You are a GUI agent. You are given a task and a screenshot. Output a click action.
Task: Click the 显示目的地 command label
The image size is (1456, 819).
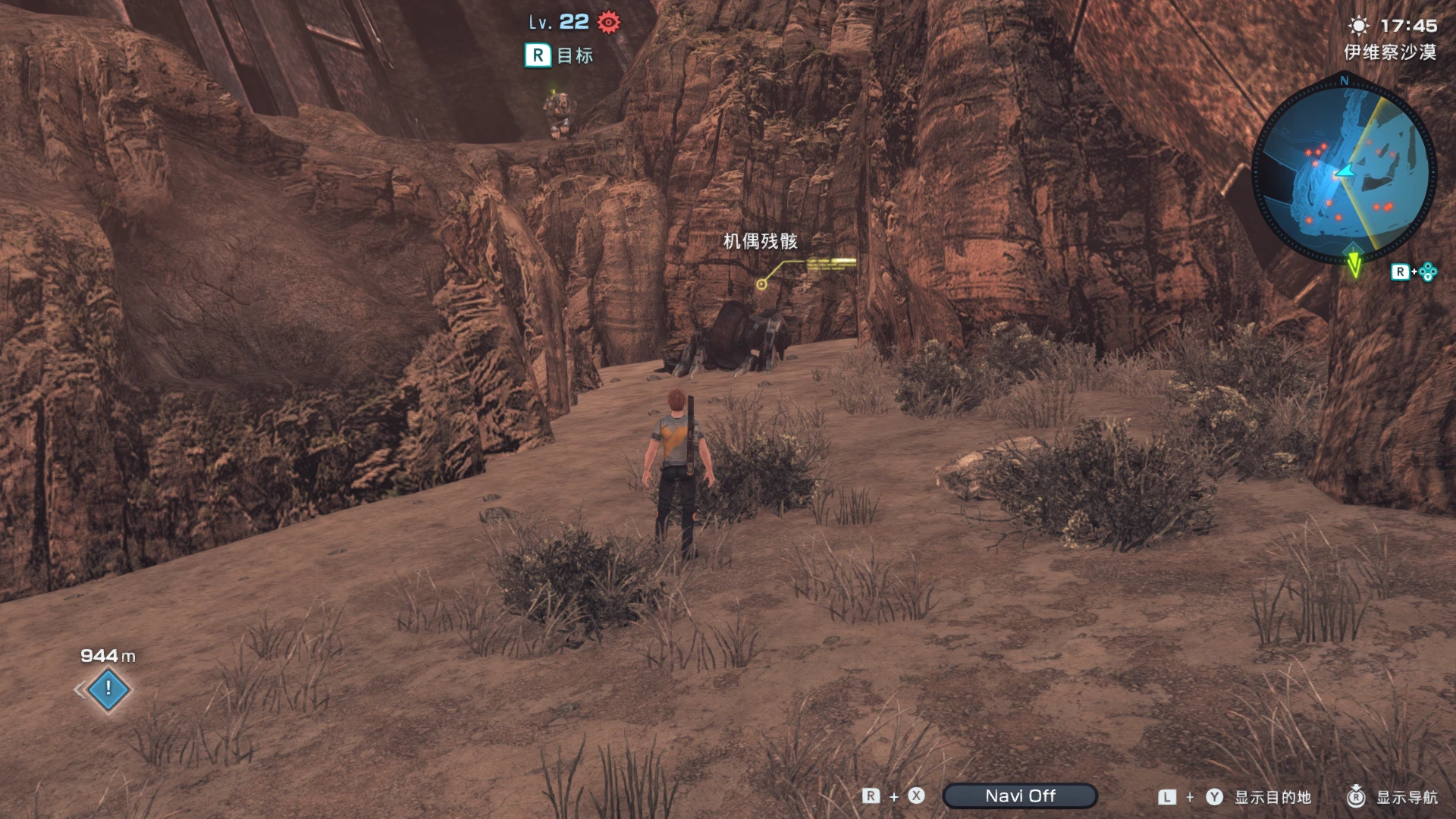(1273, 797)
